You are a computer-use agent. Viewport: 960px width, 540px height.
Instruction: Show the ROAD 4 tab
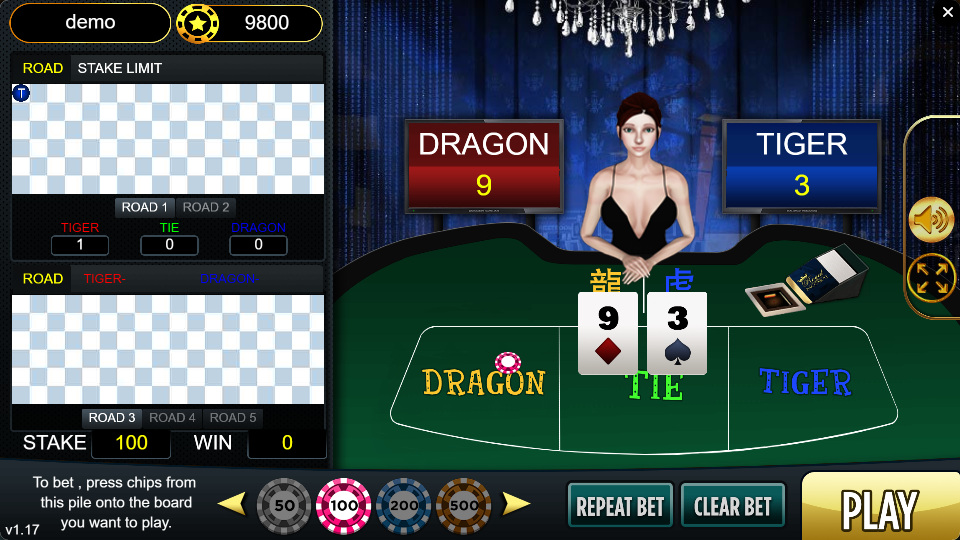pos(173,417)
